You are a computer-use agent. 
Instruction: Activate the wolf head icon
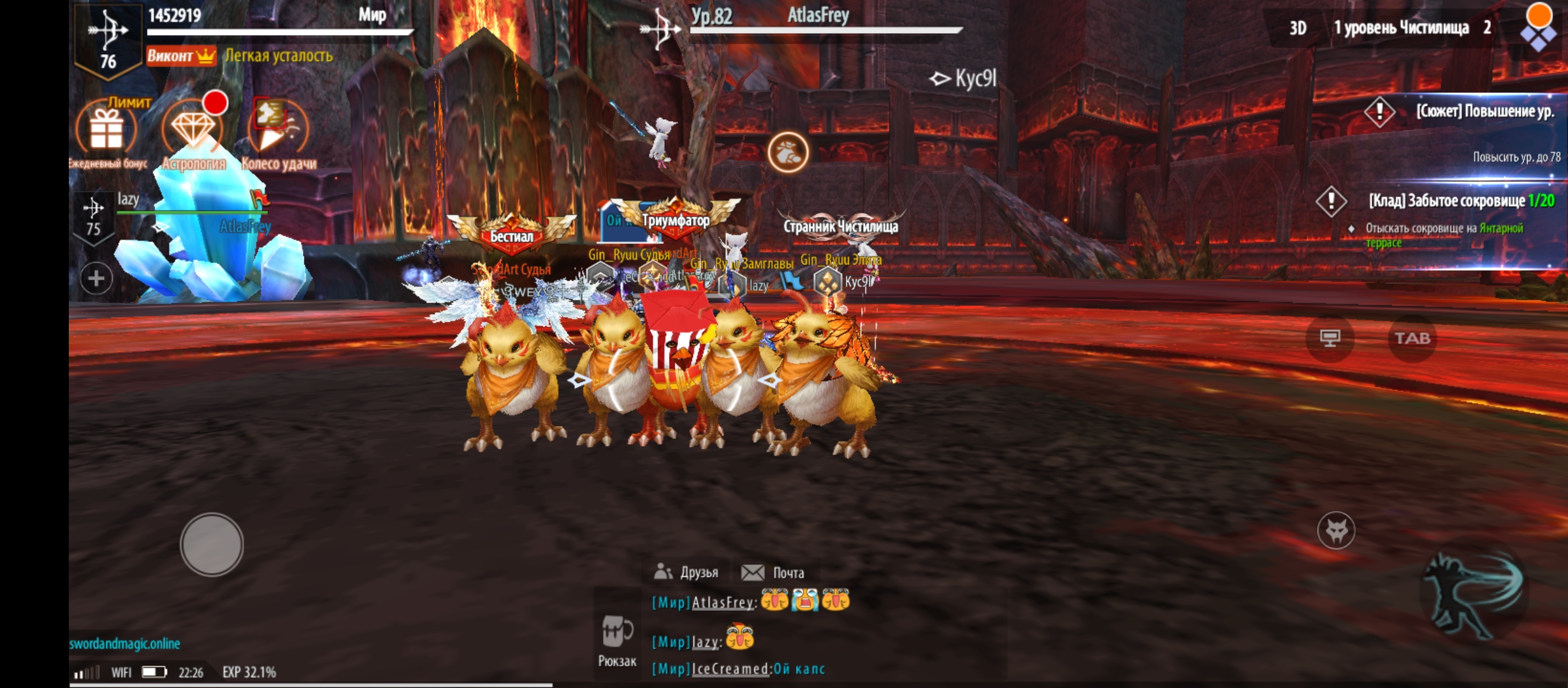pos(1336,530)
